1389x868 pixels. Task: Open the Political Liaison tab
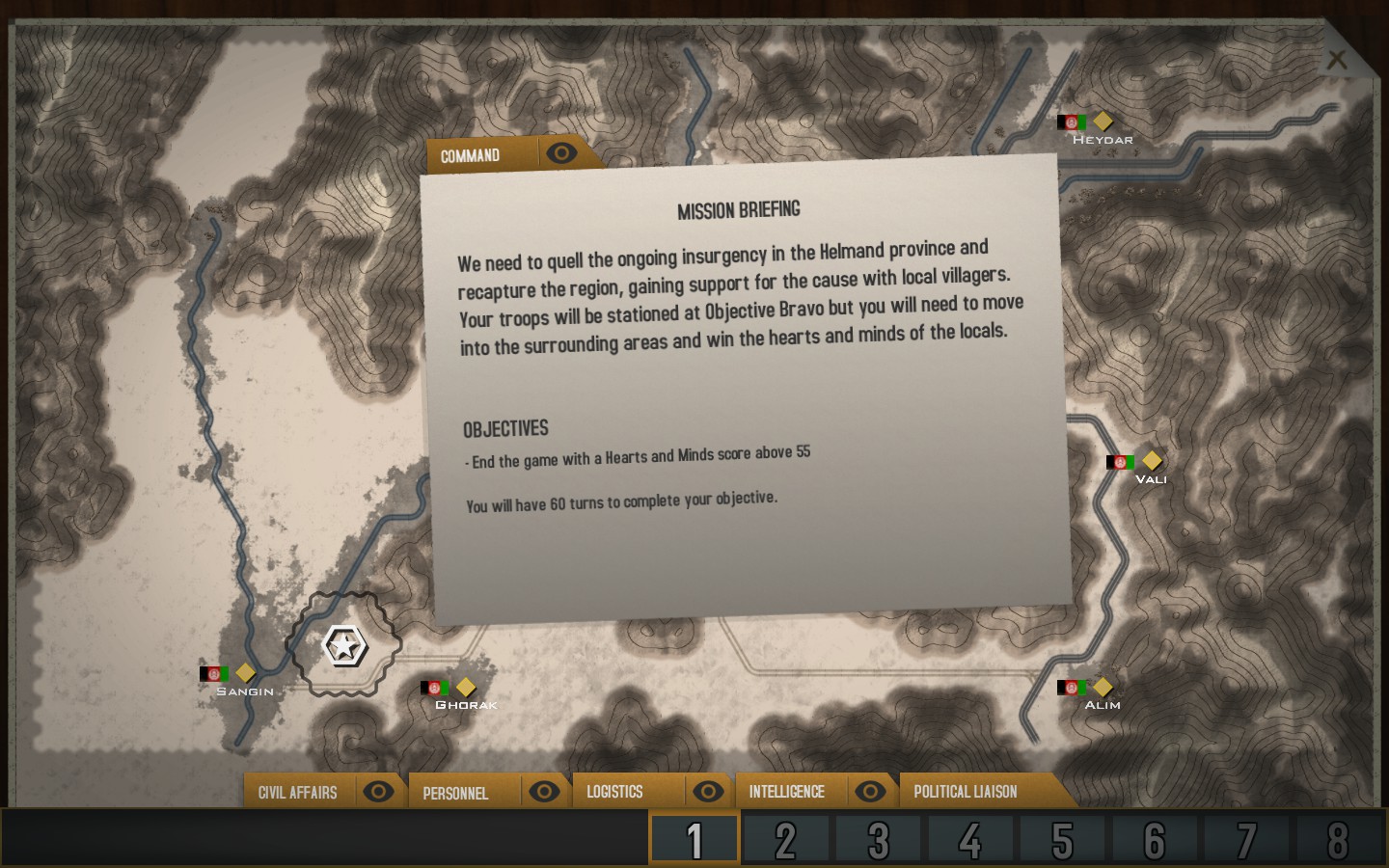click(966, 792)
